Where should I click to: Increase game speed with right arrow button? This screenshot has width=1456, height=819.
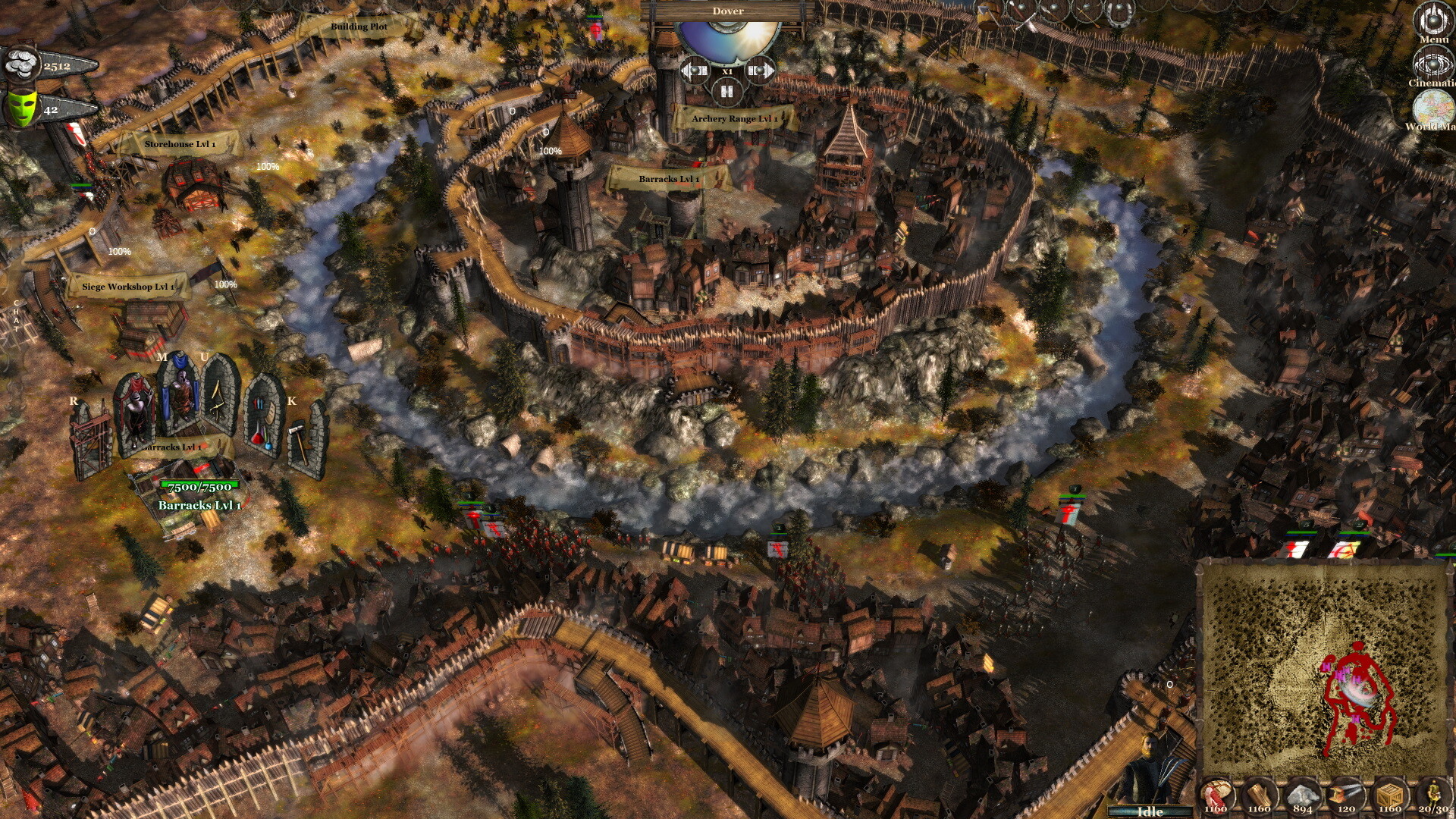[x=761, y=68]
